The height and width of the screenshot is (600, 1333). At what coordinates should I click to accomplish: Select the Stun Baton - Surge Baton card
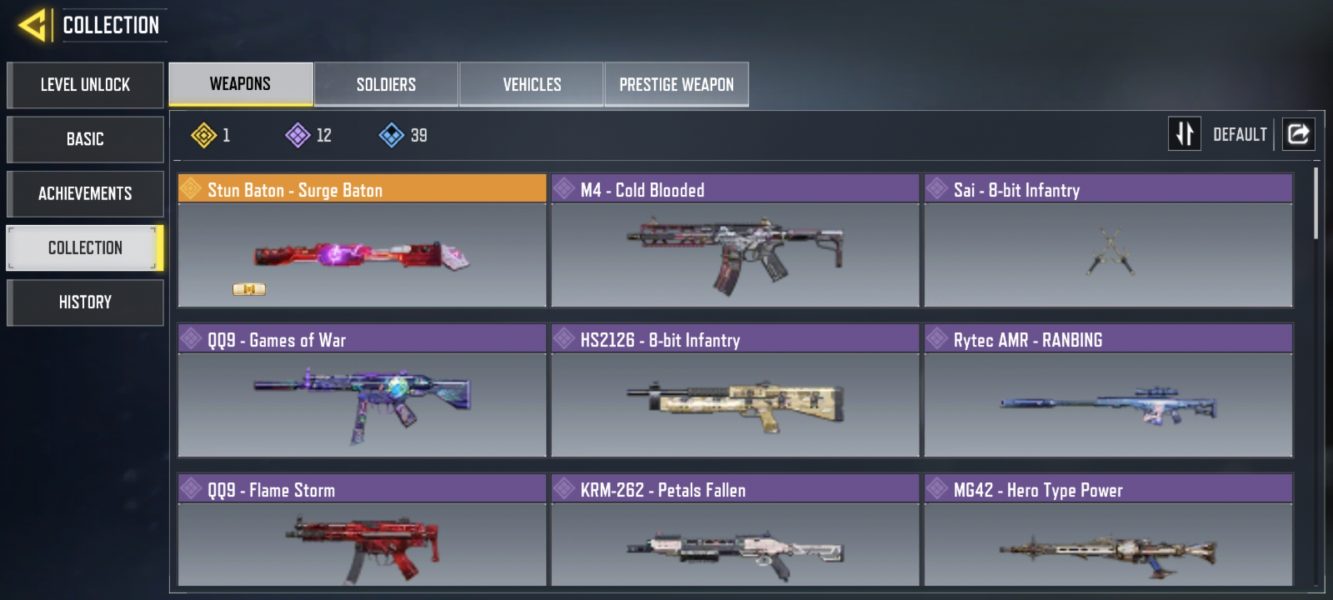coord(362,242)
